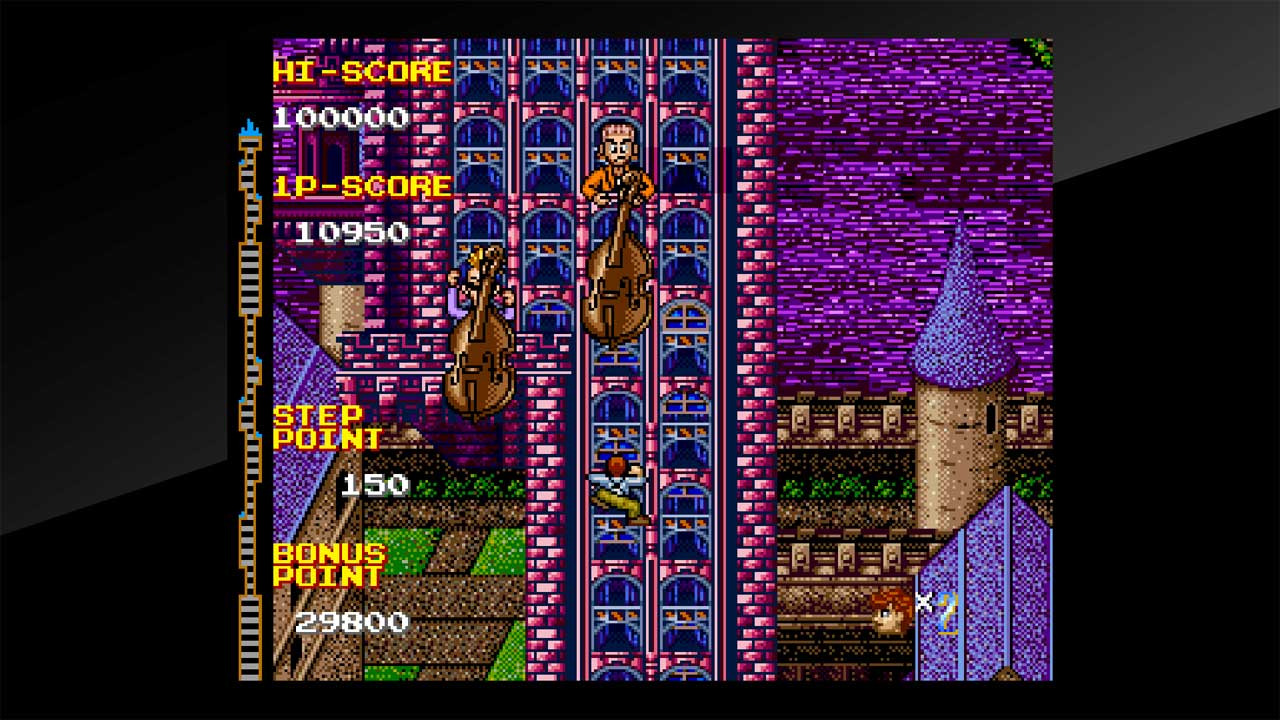
Task: Select the climber head lives icon
Action: point(889,612)
